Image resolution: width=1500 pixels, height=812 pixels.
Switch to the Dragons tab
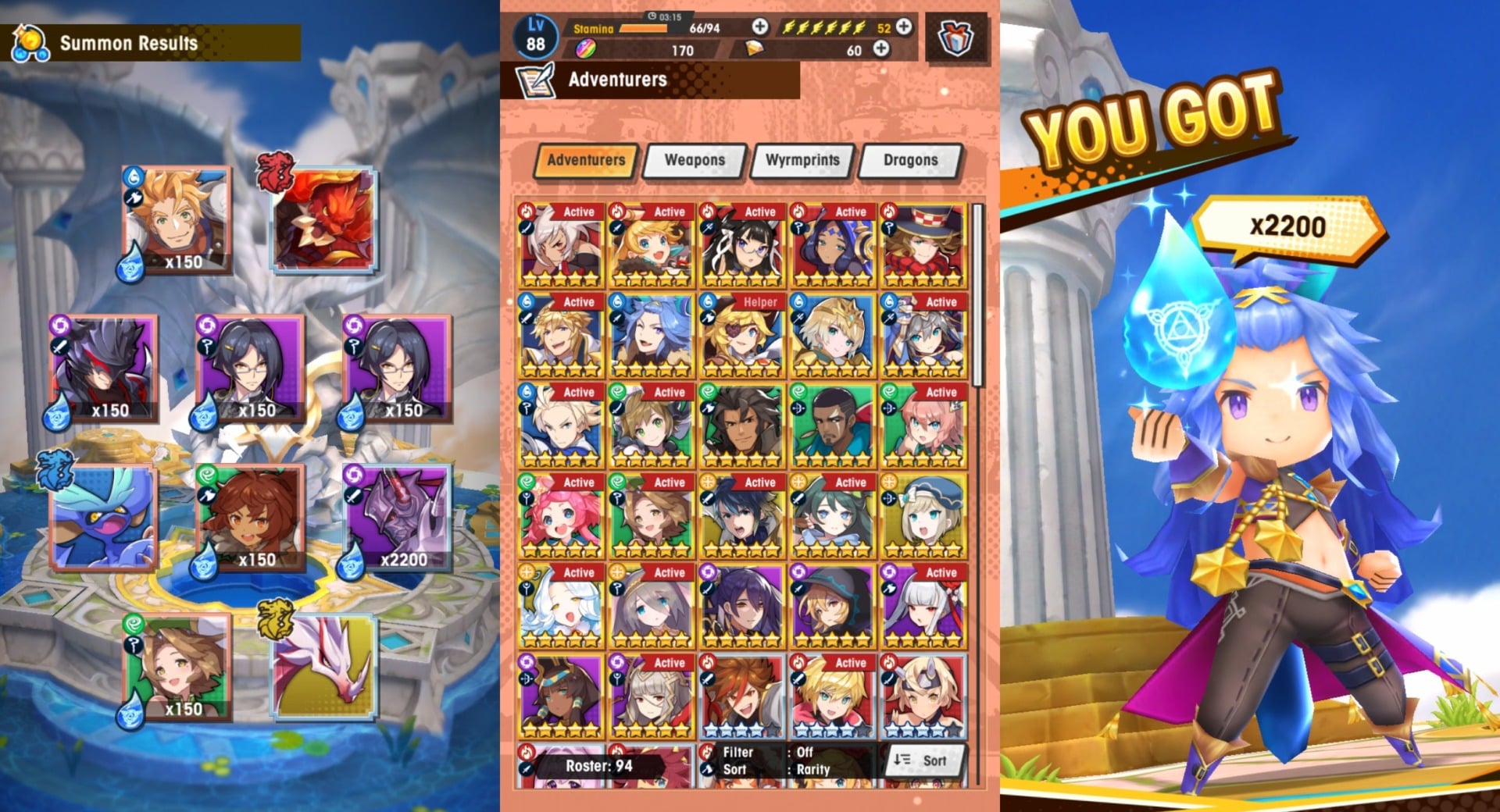point(910,159)
